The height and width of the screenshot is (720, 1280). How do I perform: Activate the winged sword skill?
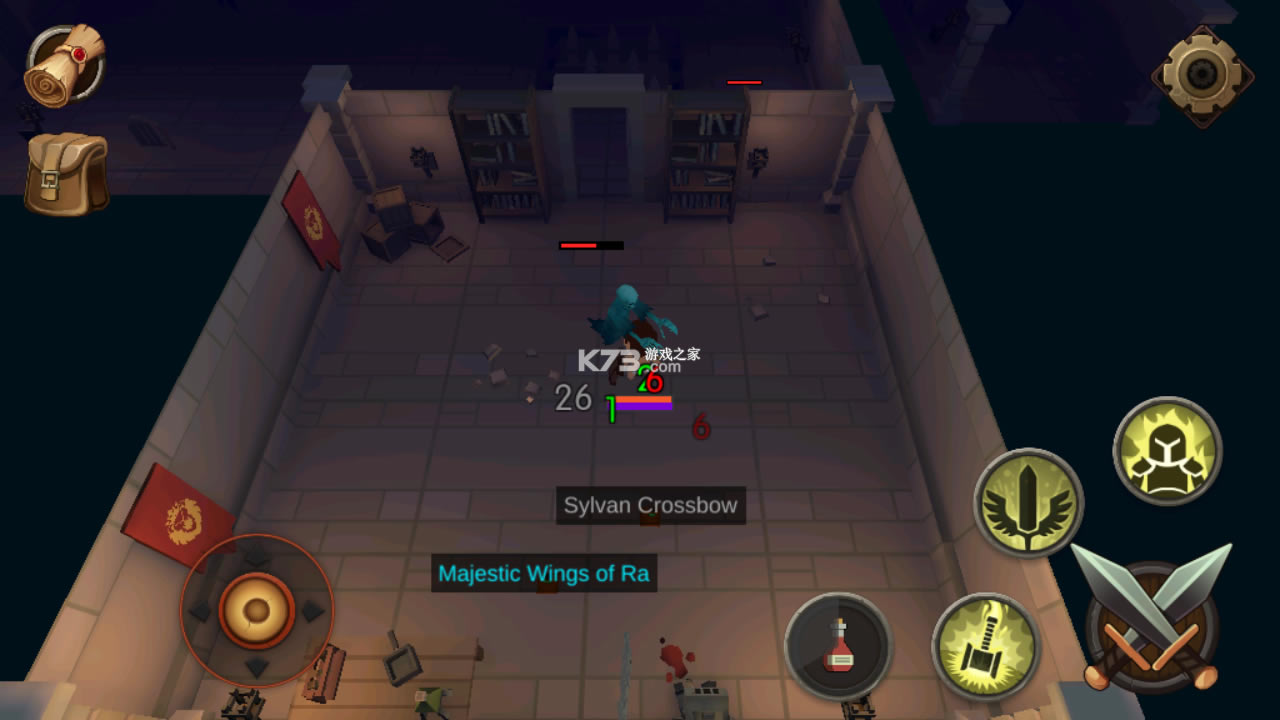[x=1028, y=502]
